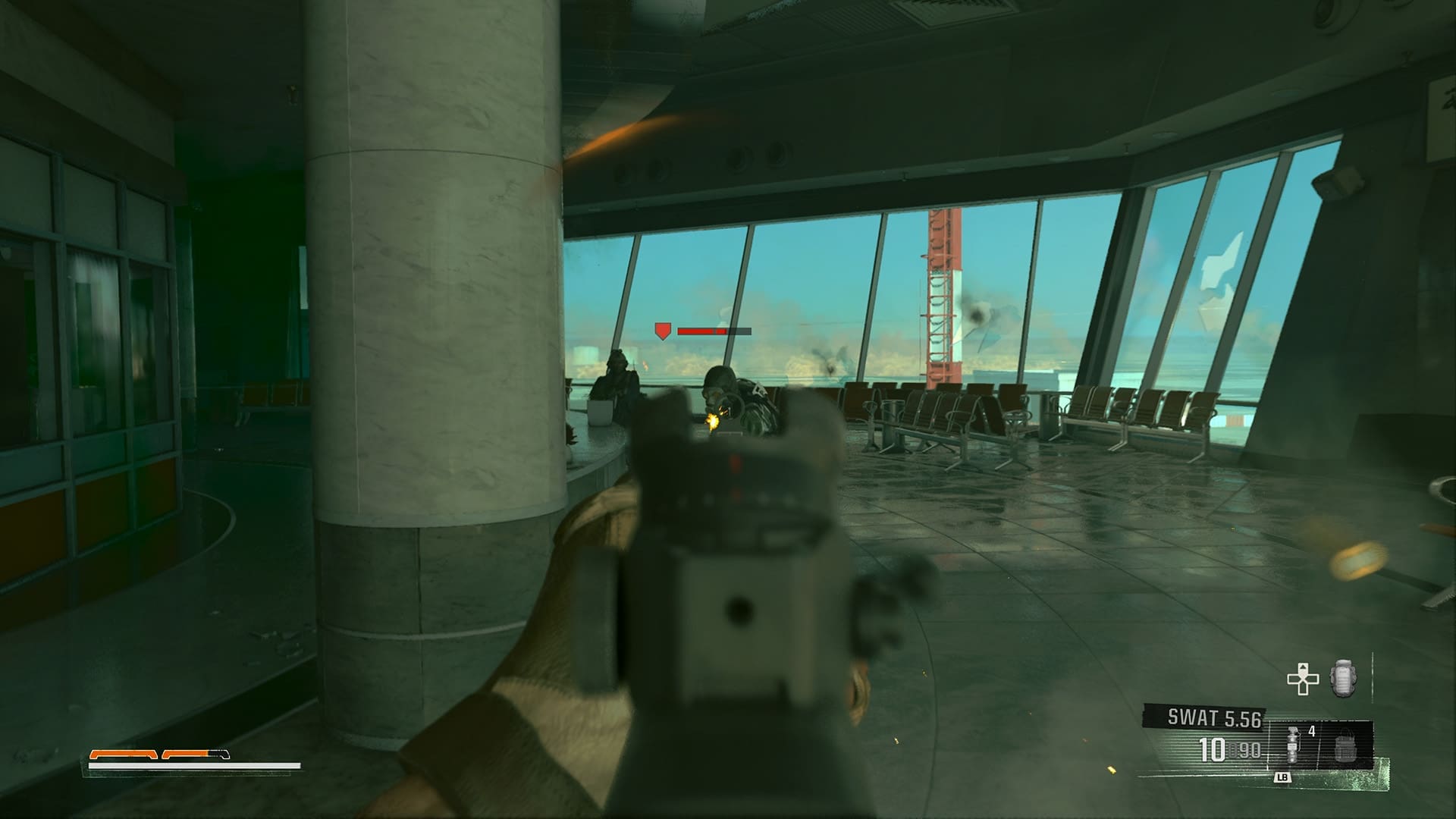Screen dimensions: 1456x819
Task: Click the claymore charge icon beside grenade count
Action: click(x=1345, y=751)
